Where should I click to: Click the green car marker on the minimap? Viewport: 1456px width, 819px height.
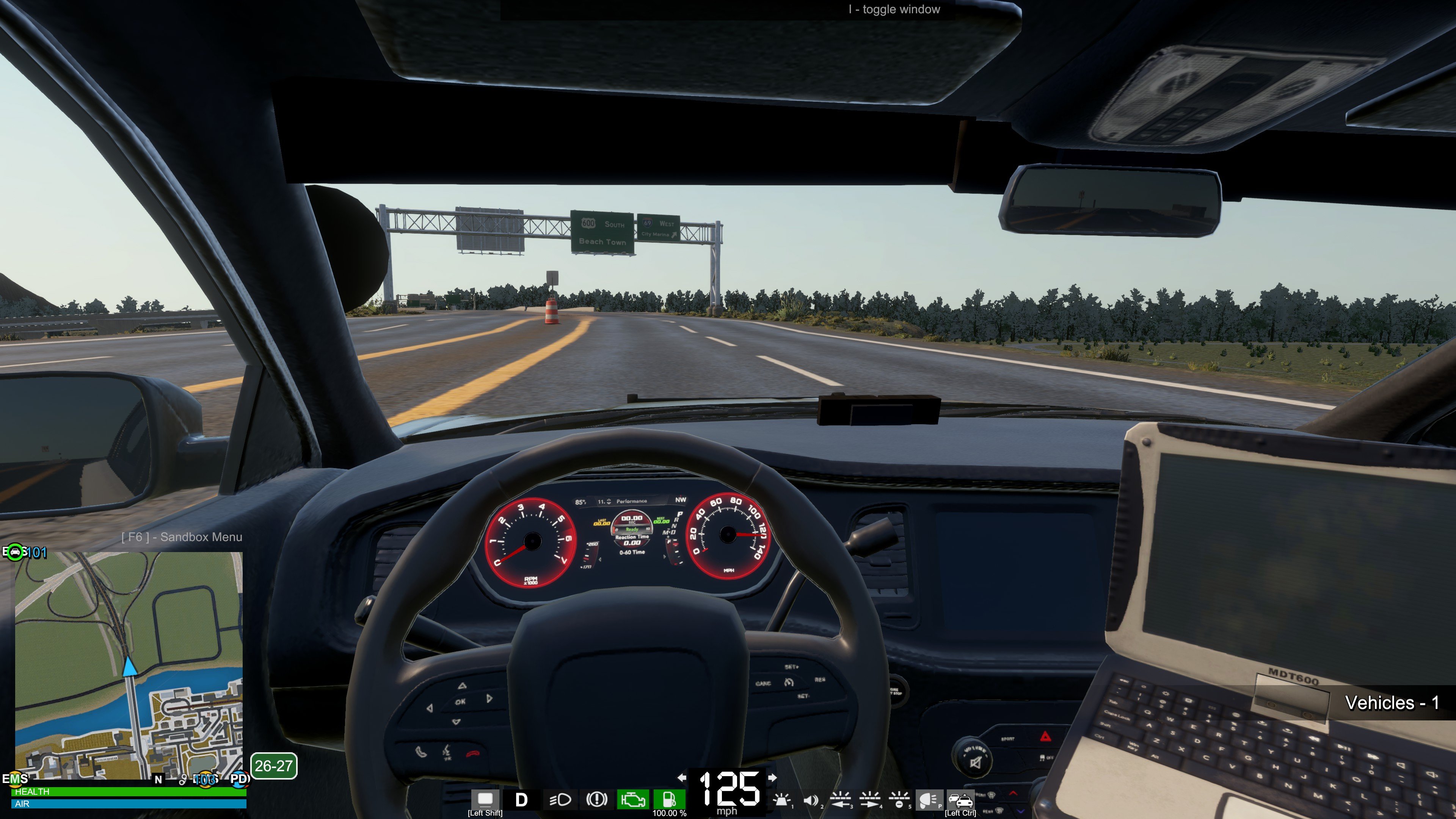15,552
